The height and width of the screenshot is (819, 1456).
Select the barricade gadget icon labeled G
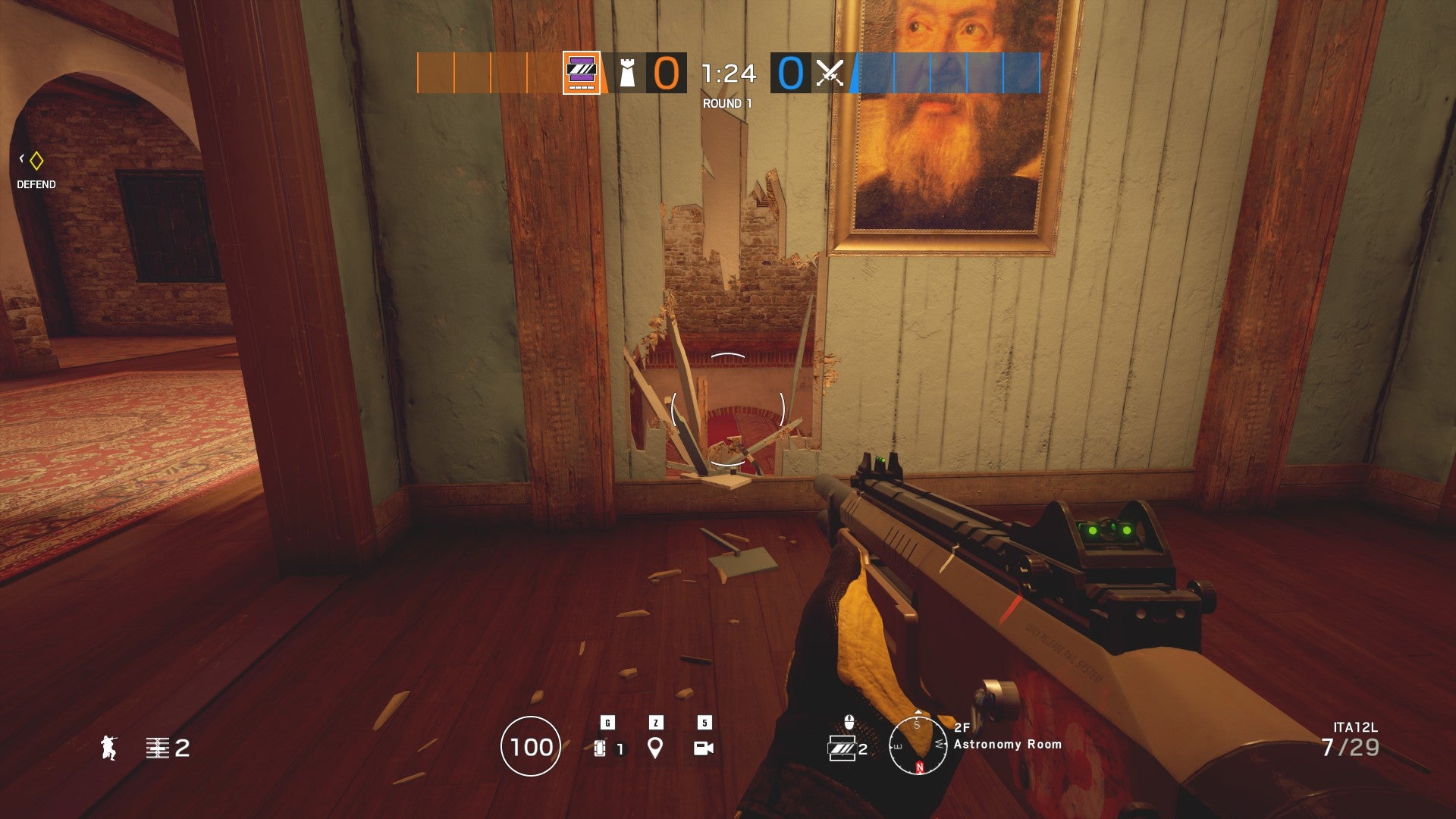coord(599,747)
